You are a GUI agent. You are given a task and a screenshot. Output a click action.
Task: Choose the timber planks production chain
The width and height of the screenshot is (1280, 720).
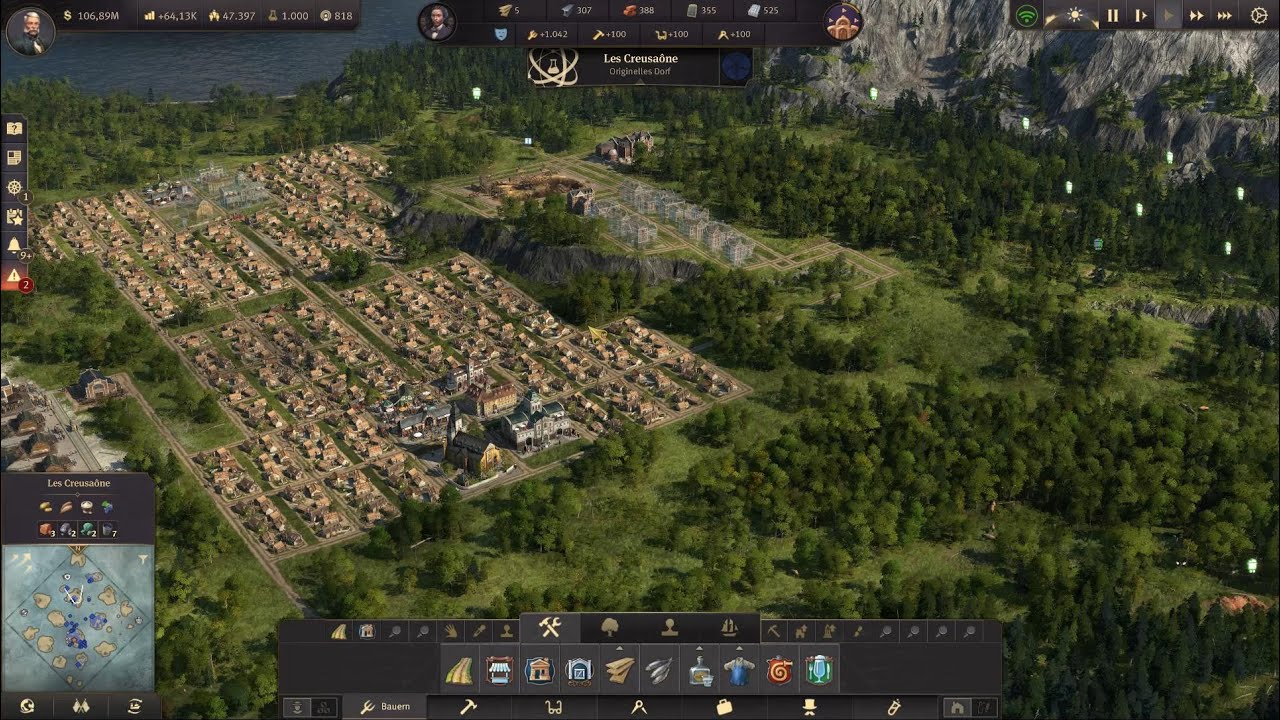(619, 670)
